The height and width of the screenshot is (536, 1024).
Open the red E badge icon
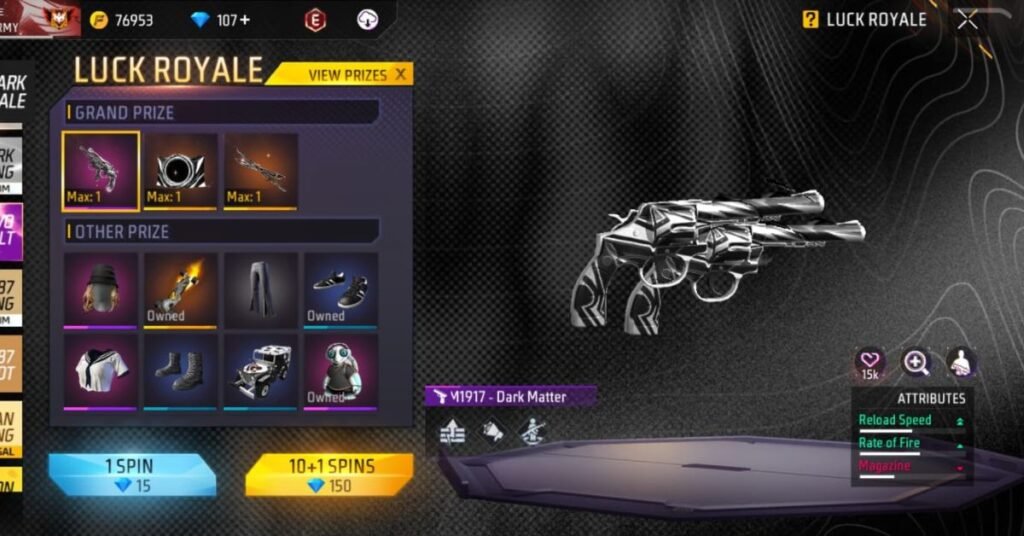(x=316, y=20)
